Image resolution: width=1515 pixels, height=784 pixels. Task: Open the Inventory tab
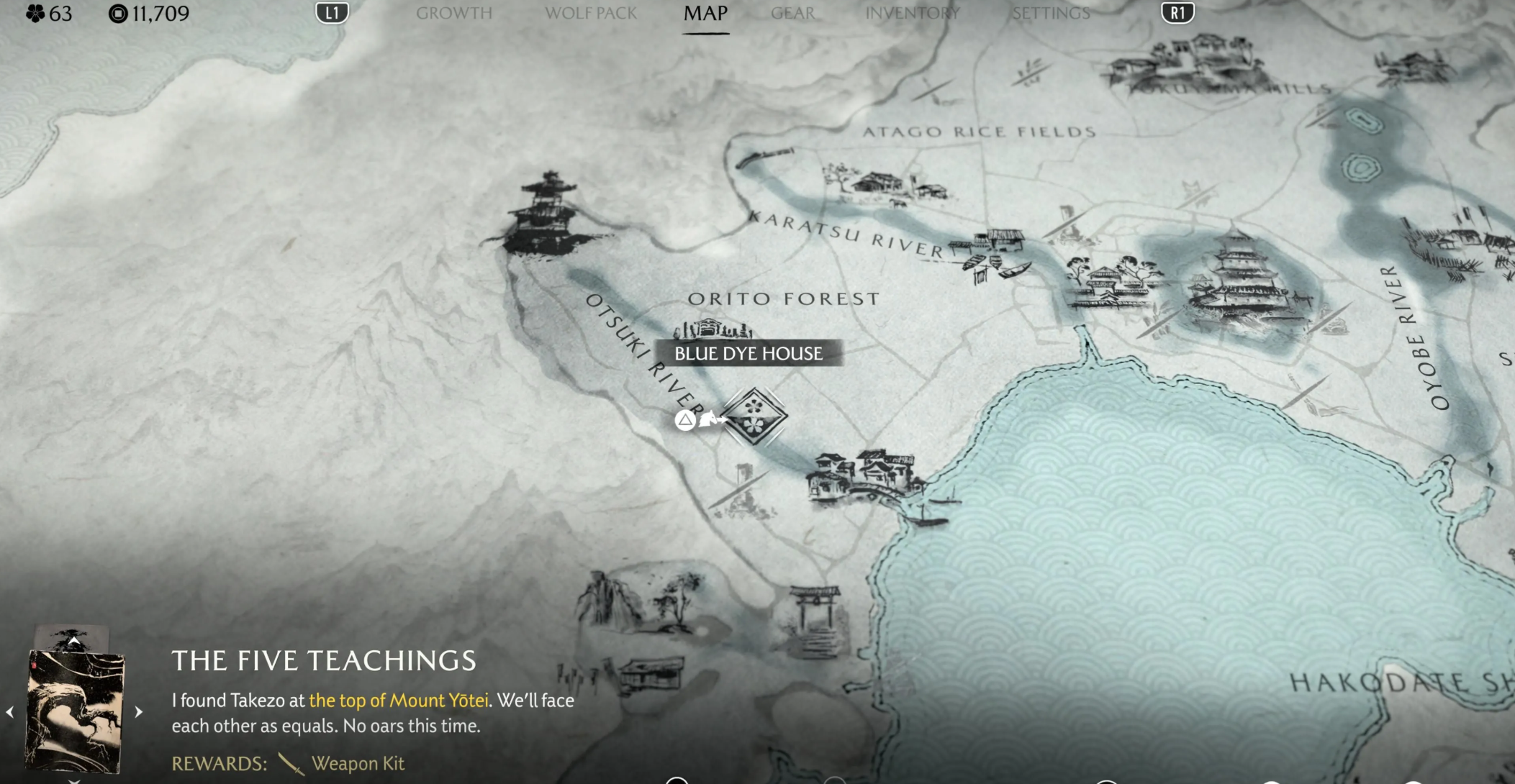point(912,13)
